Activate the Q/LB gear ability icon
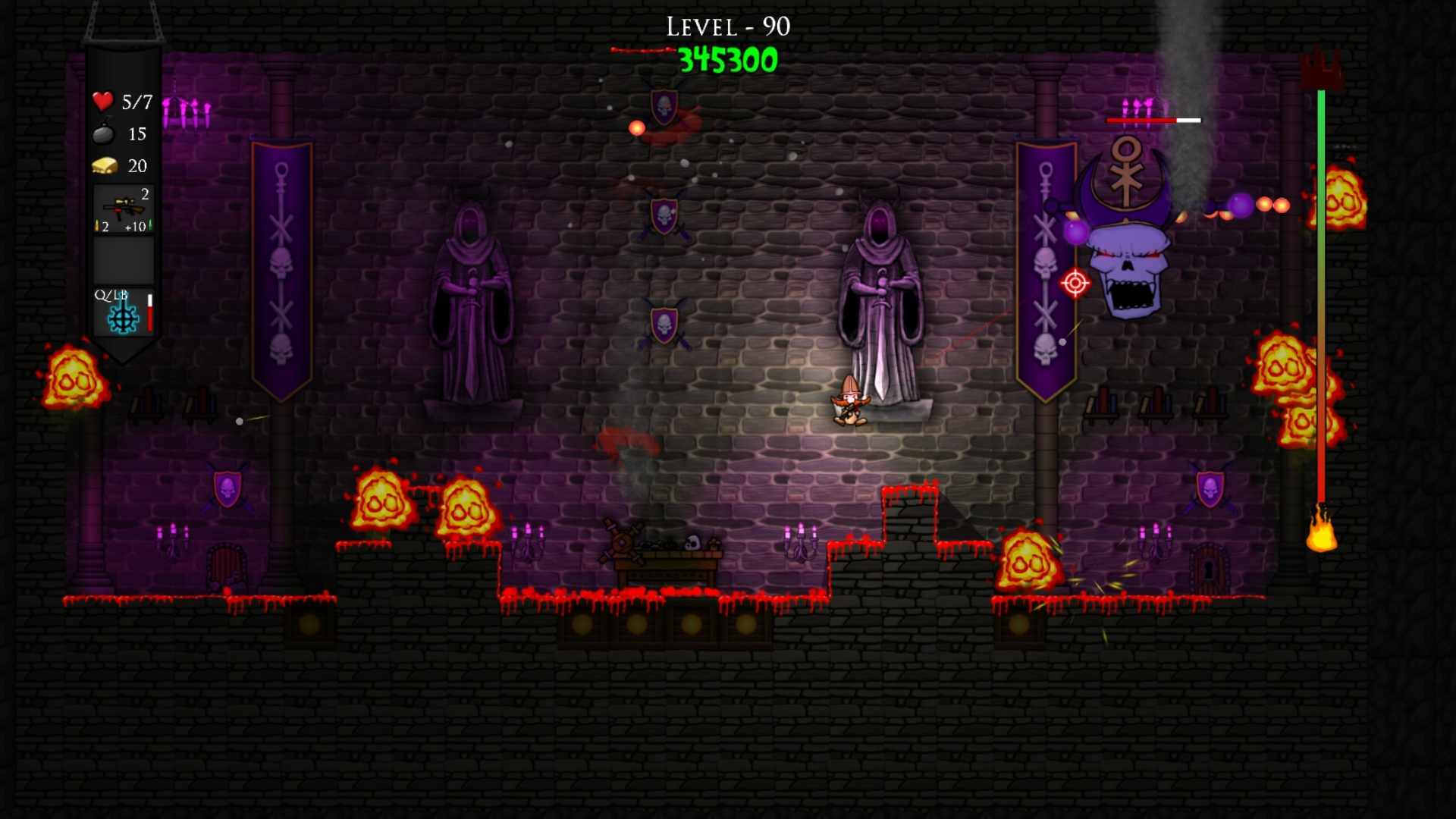 tap(123, 320)
